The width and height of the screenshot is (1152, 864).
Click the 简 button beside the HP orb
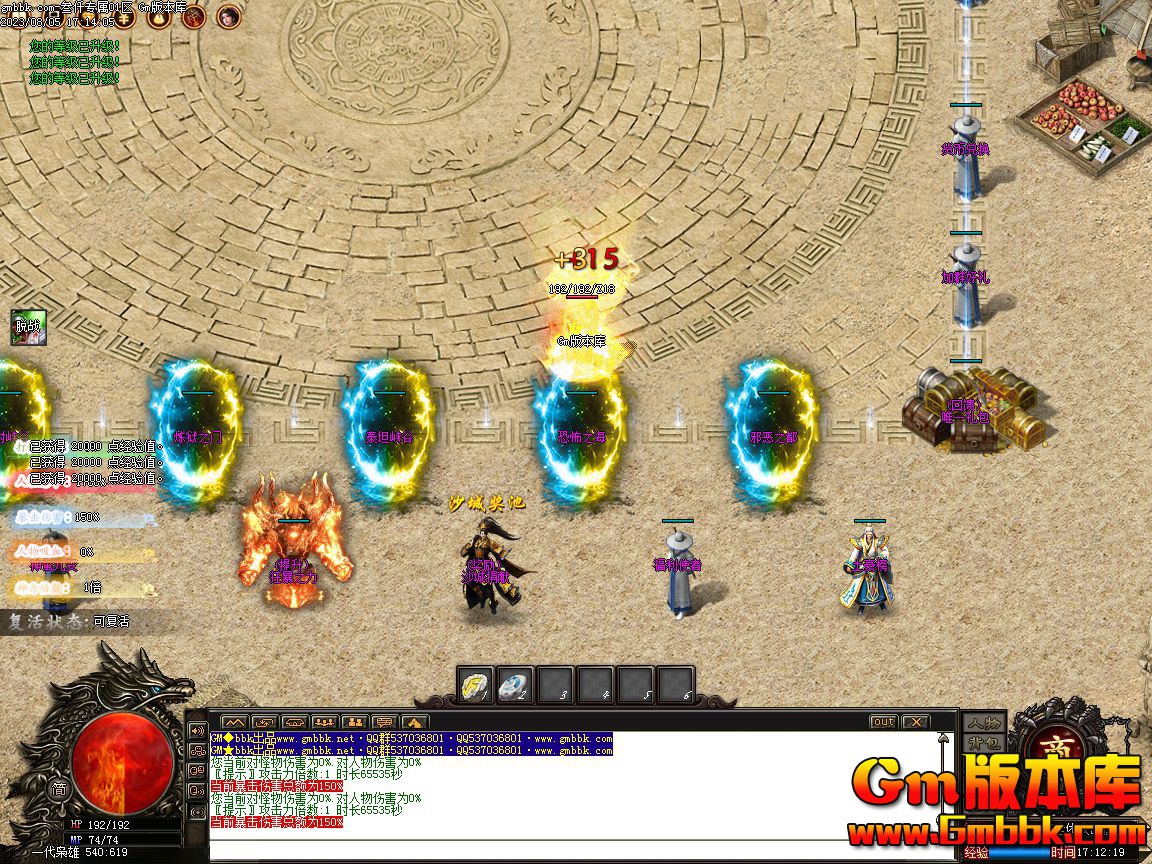pos(60,789)
